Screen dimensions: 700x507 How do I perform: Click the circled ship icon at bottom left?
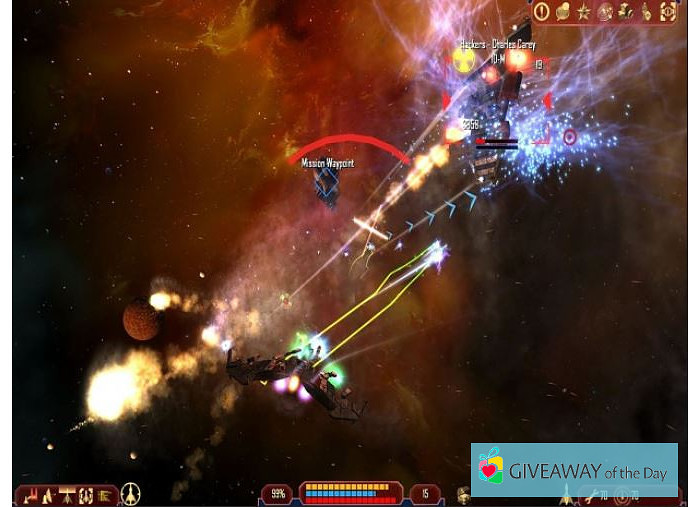130,494
